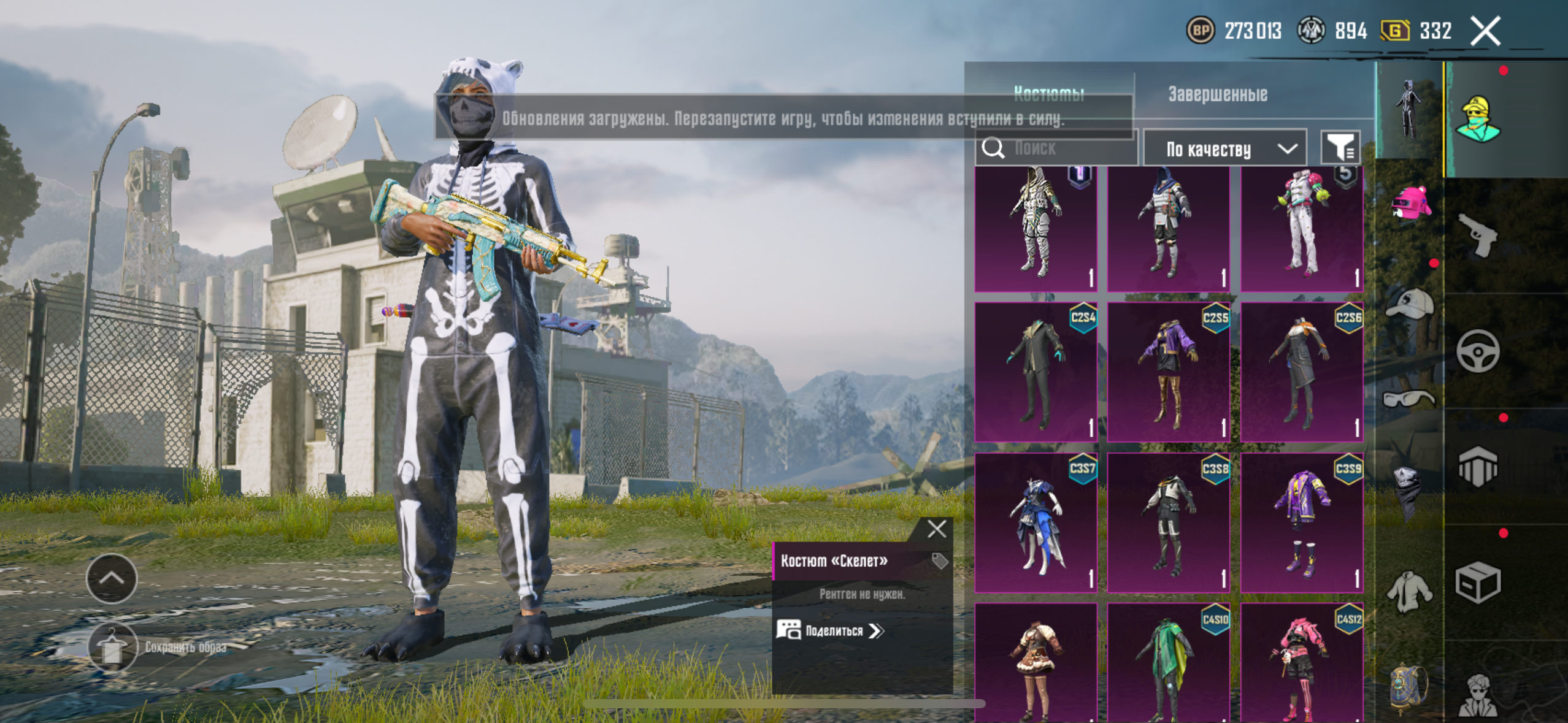Viewport: 1568px width, 723px height.
Task: Pick the C3S9 purple hoodie outfit
Action: point(1301,522)
